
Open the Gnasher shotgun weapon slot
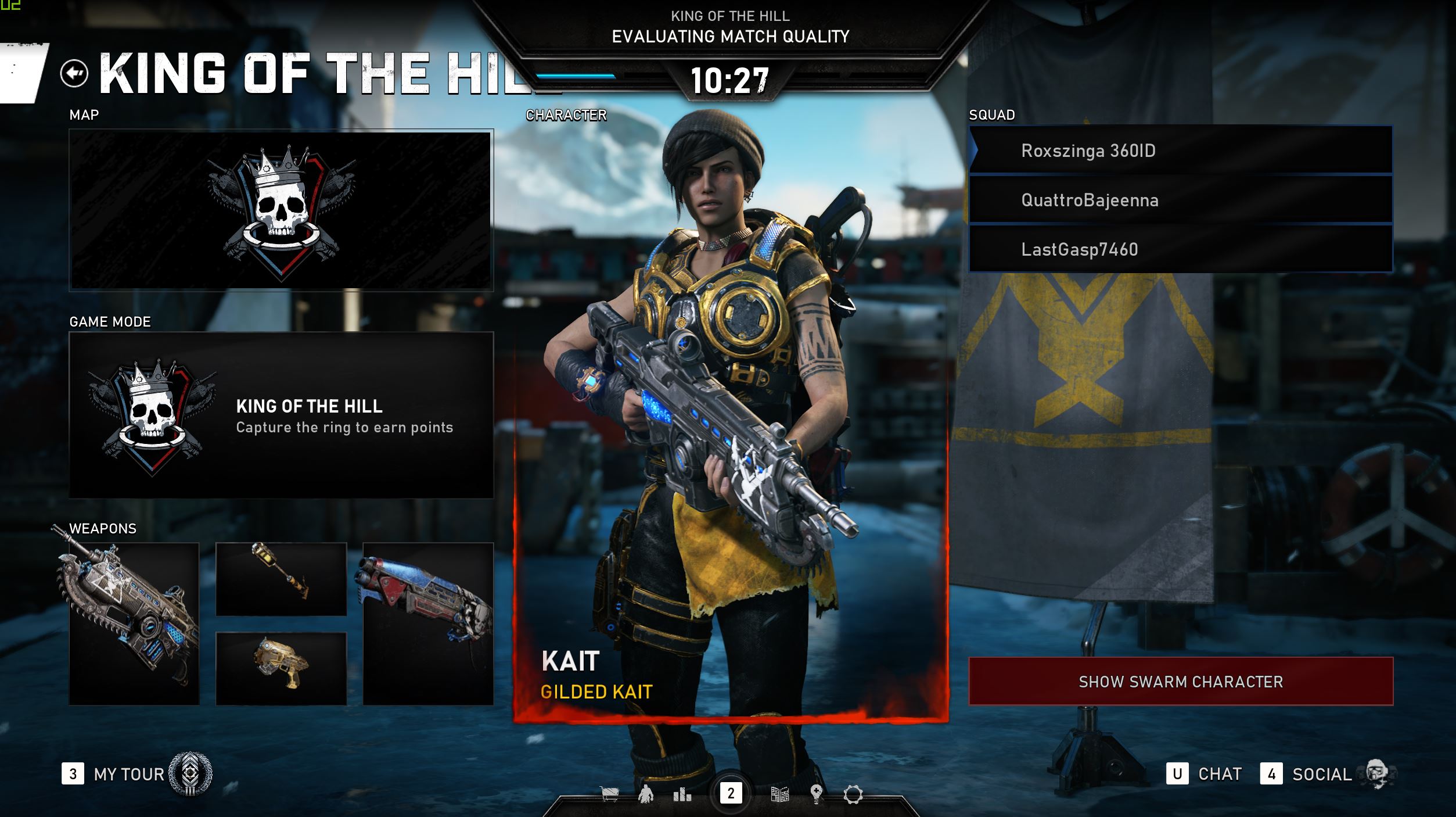click(x=428, y=623)
